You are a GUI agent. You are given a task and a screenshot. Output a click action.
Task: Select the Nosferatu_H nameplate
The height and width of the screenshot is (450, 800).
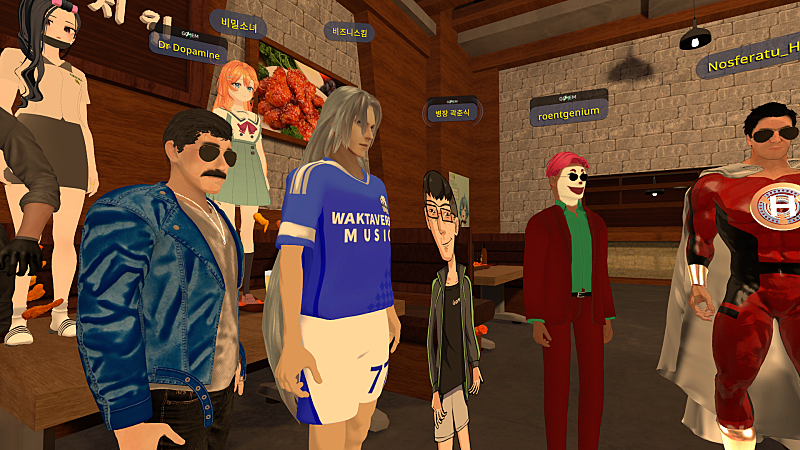pyautogui.click(x=751, y=61)
